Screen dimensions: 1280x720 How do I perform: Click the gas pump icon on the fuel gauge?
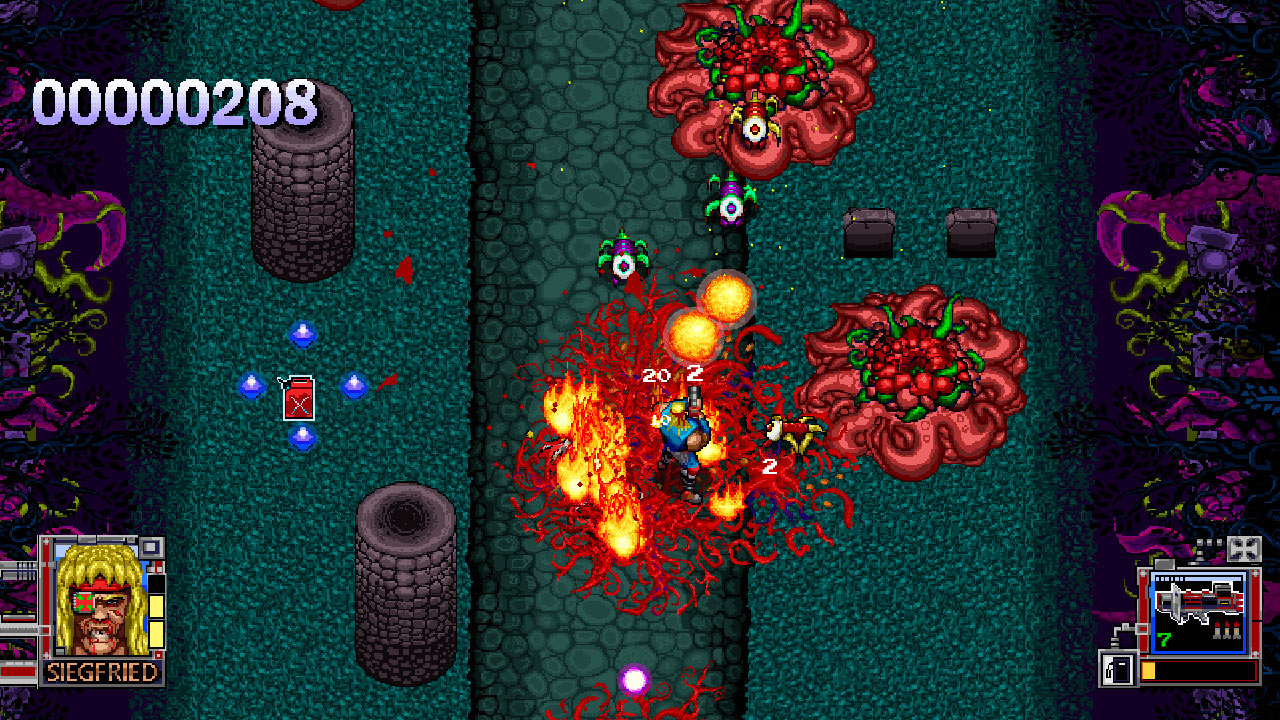[x=1117, y=668]
